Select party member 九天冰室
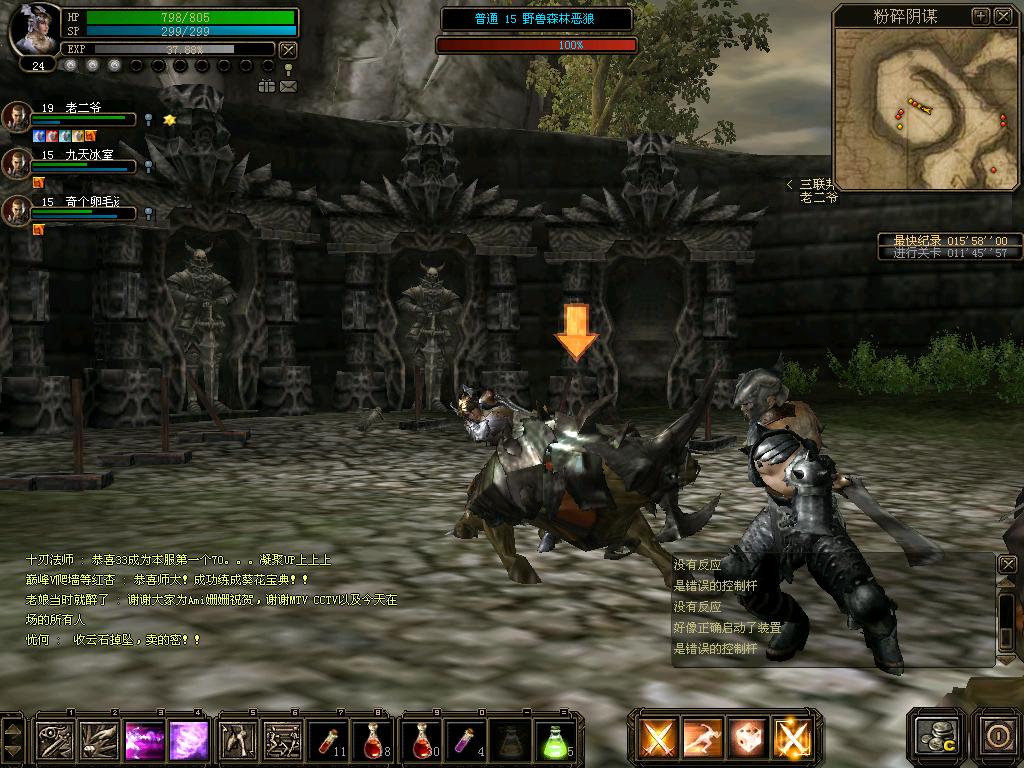The width and height of the screenshot is (1024, 768). tap(17, 163)
